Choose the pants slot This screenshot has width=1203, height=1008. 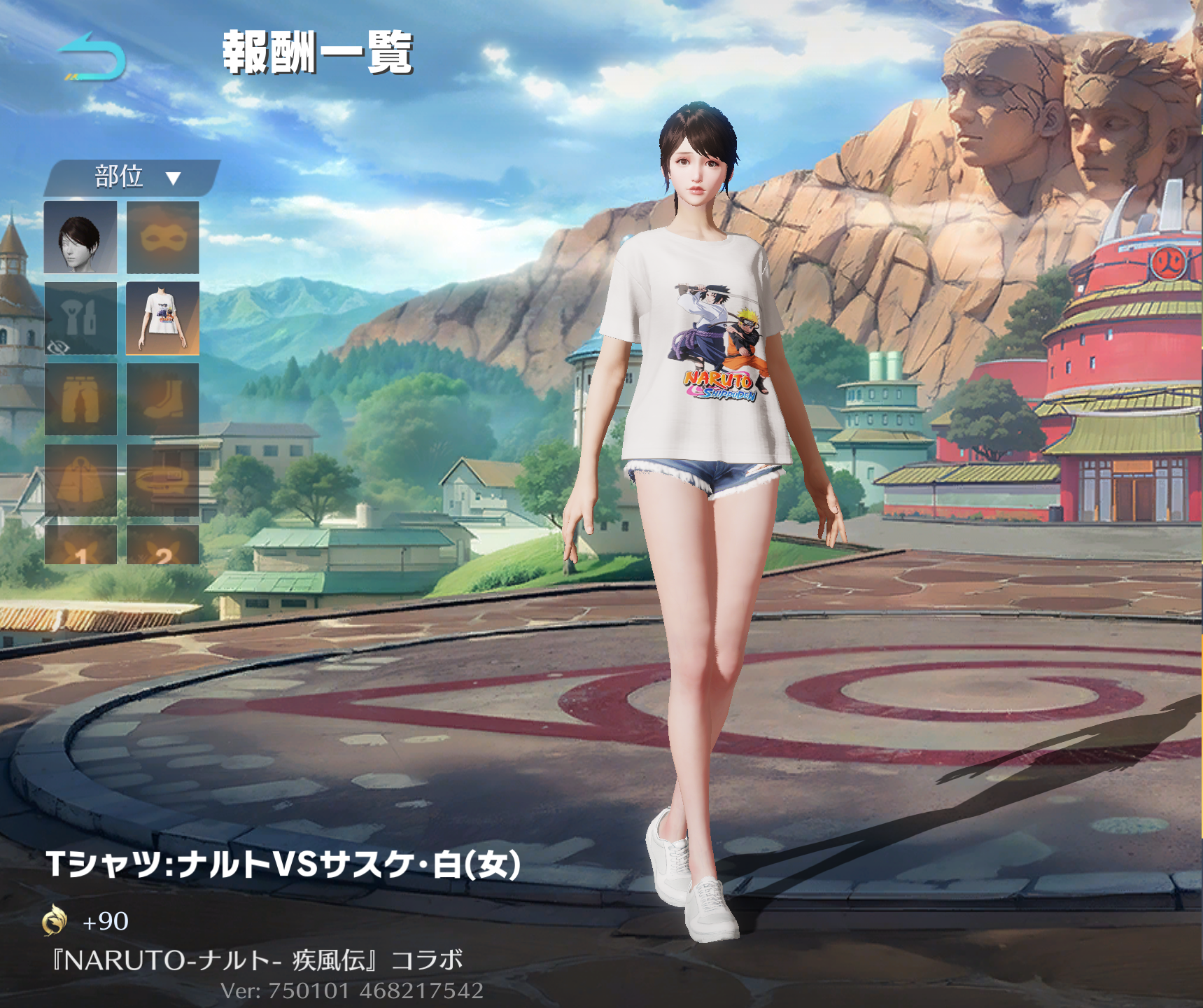tap(80, 400)
